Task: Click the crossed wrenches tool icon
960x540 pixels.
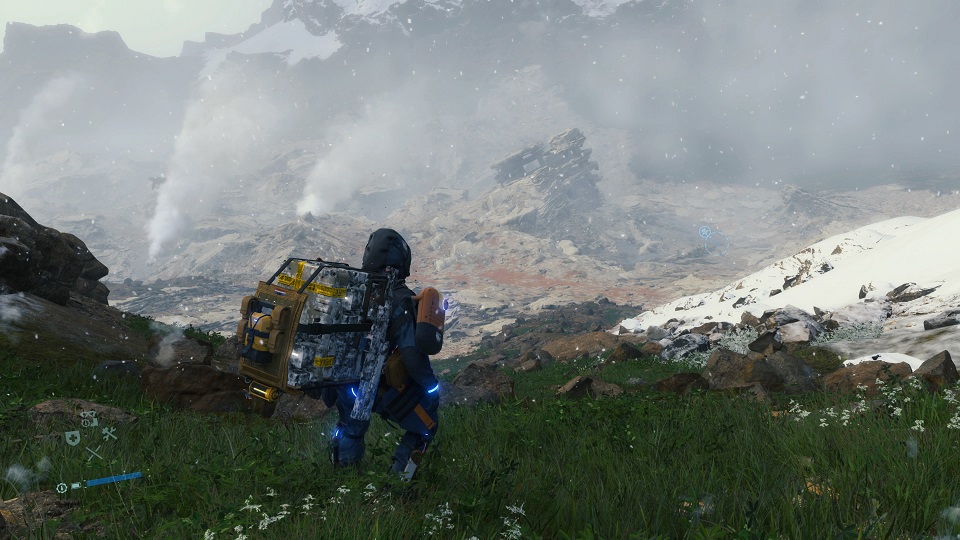Action: [109, 434]
